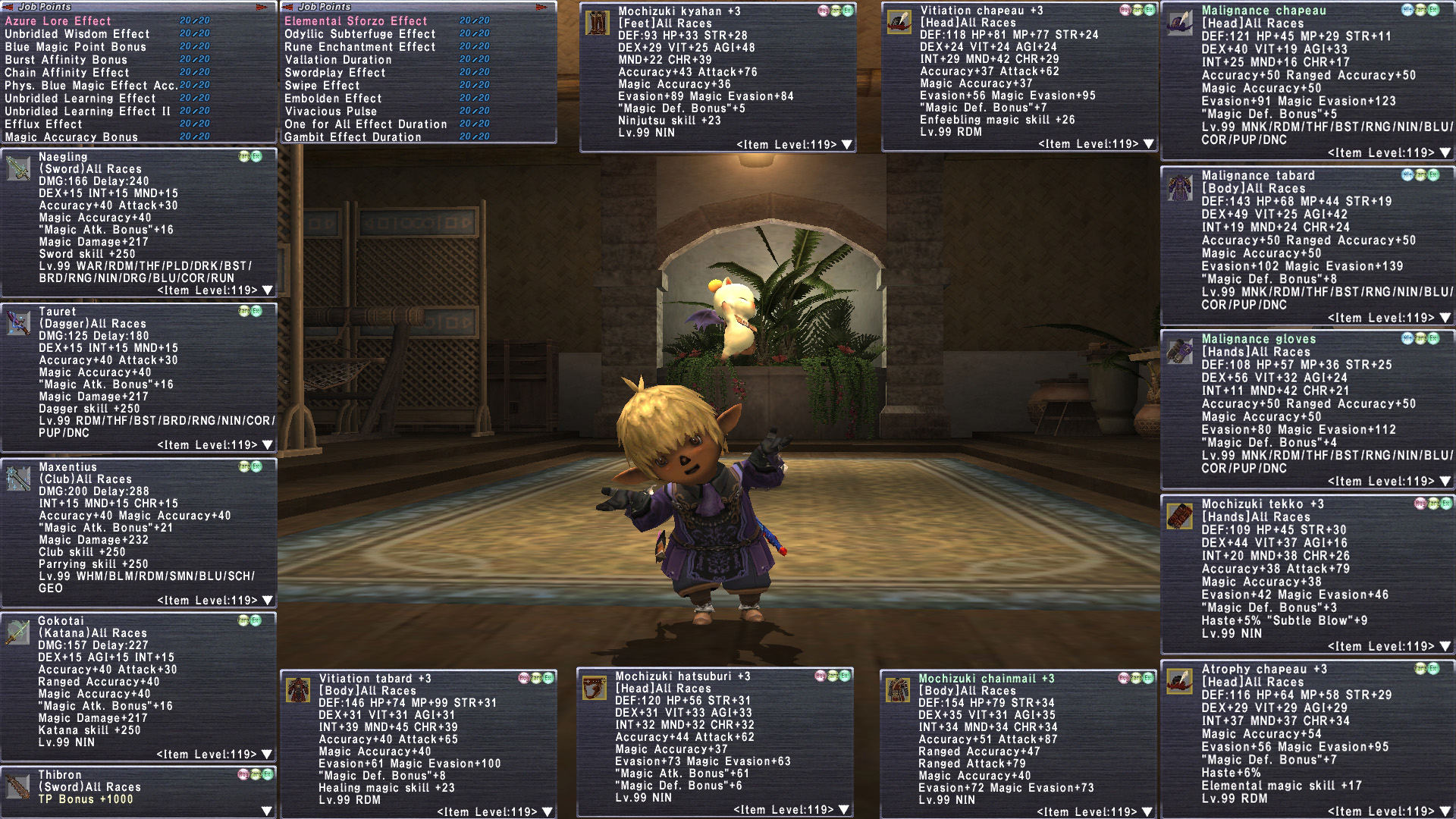Viewport: 1456px width, 819px height.
Task: Select Vivacious Pulse in the Job Points list
Action: tap(330, 111)
